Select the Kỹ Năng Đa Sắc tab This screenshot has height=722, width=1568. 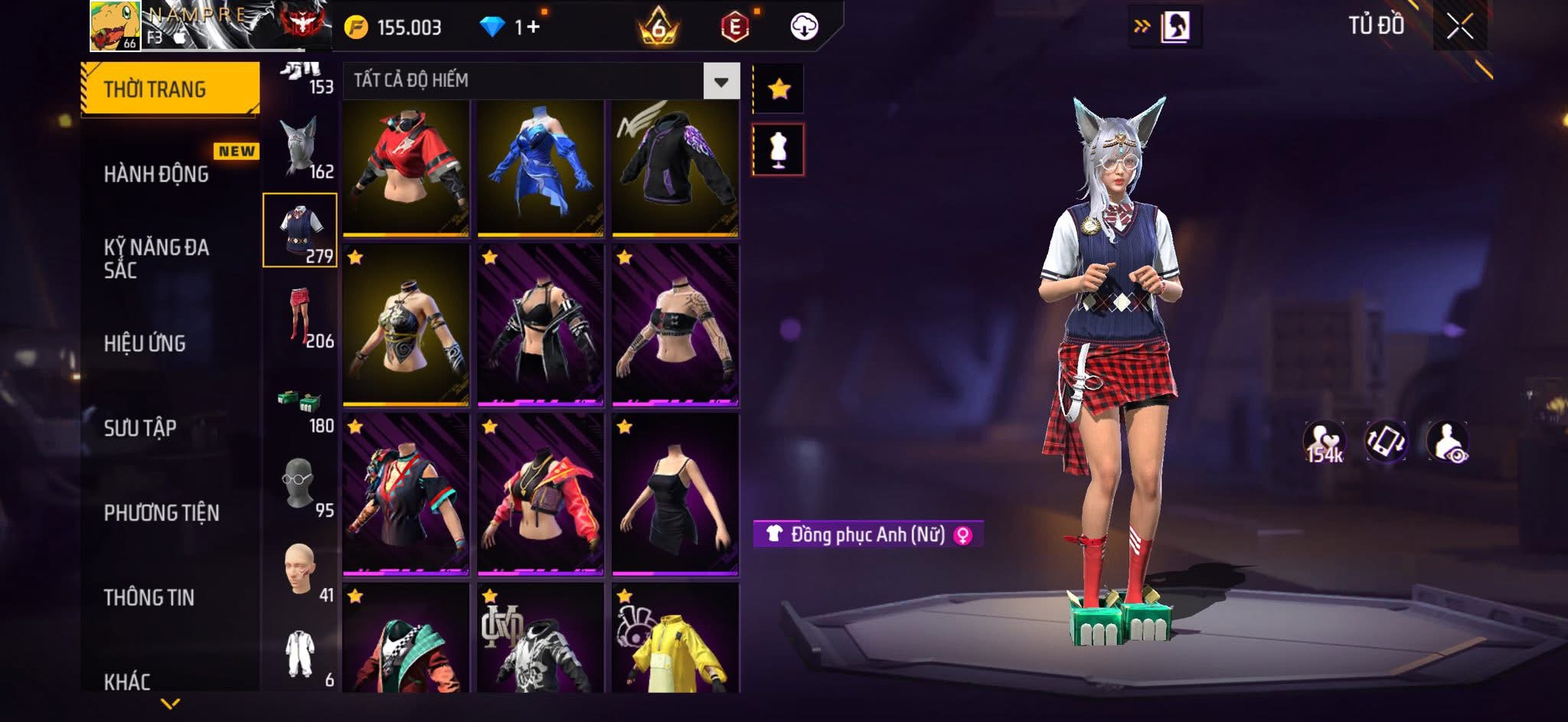157,258
